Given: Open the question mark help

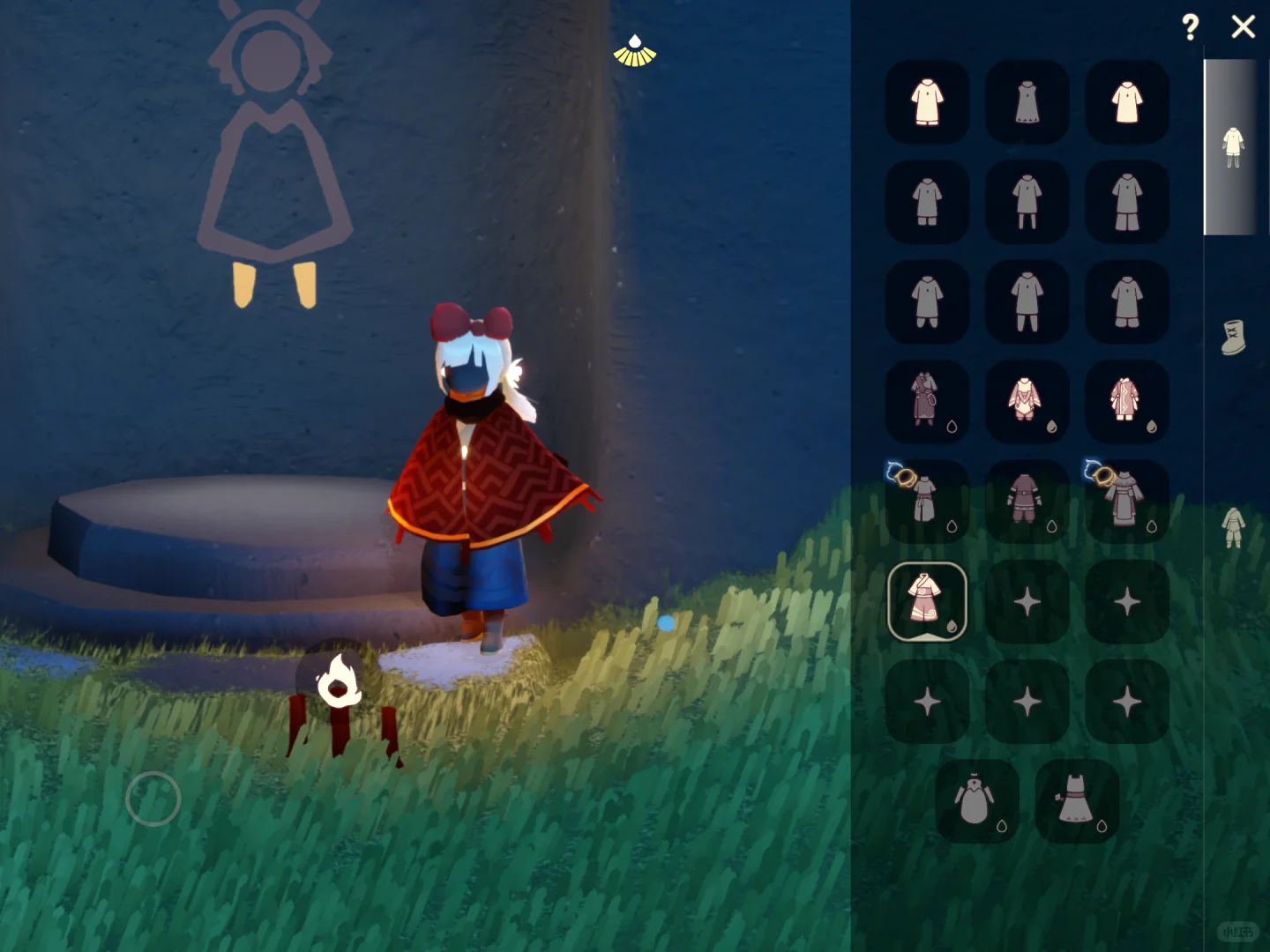Looking at the screenshot, I should click(x=1190, y=27).
